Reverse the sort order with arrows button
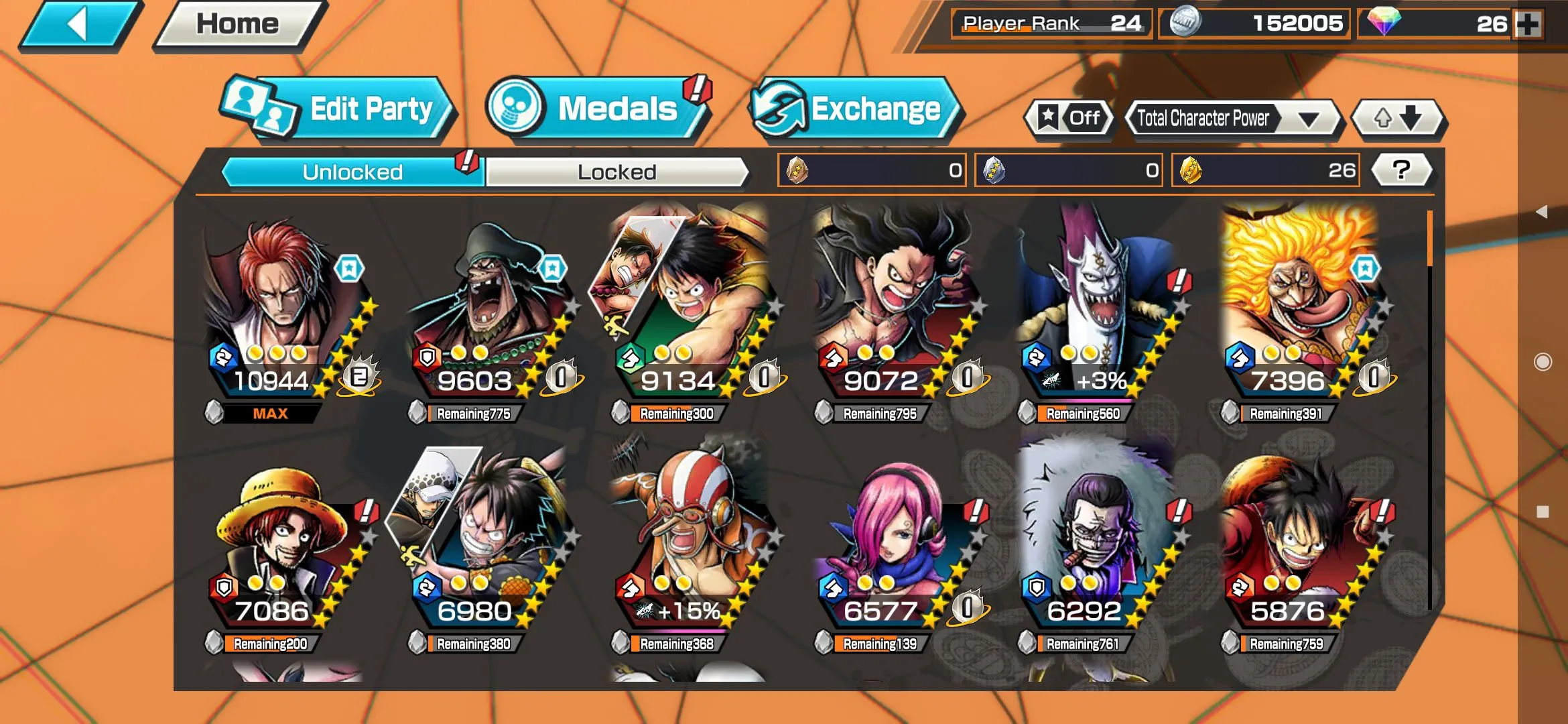This screenshot has width=1568, height=724. coord(1398,119)
